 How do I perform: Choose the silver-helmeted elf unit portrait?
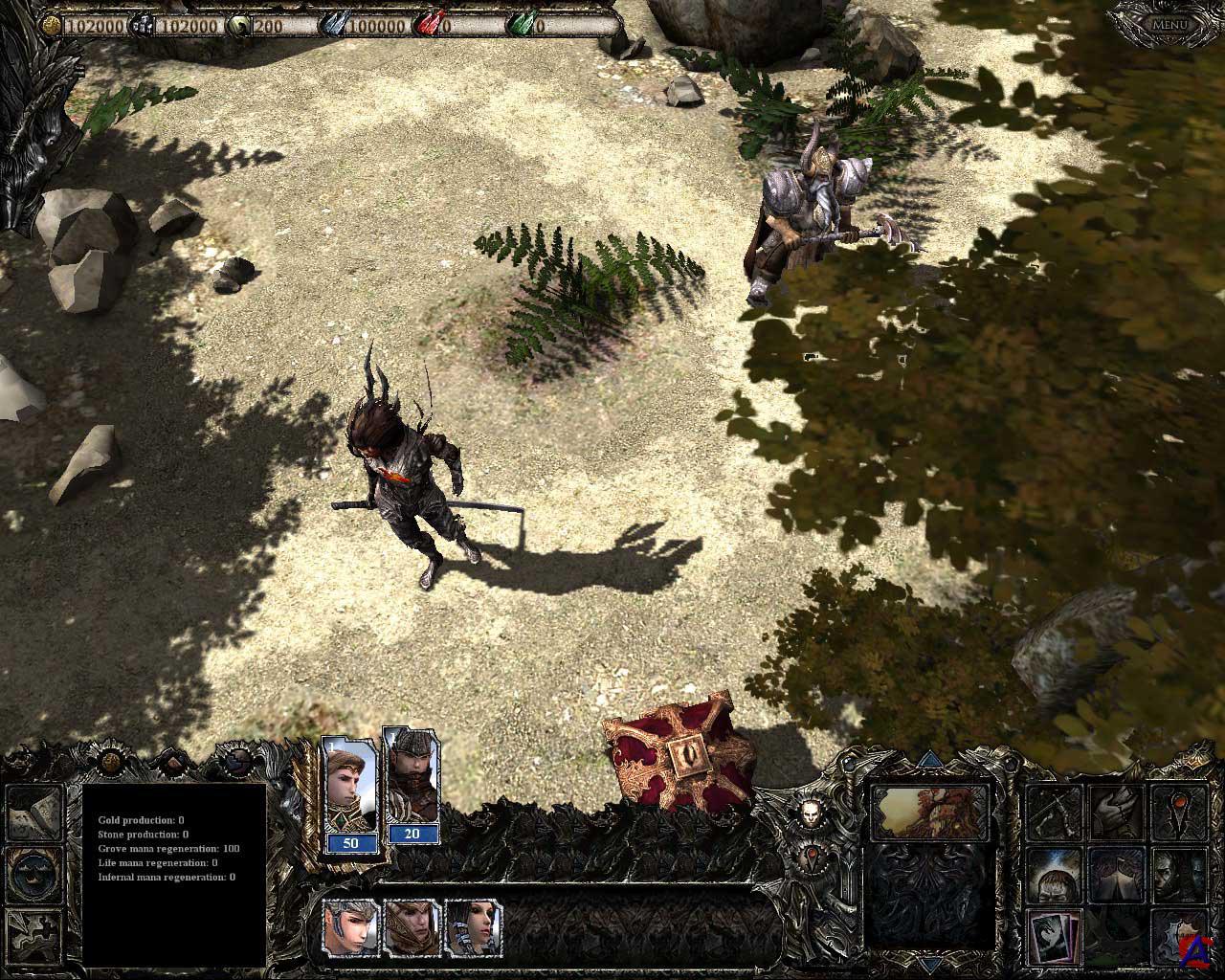point(351,926)
